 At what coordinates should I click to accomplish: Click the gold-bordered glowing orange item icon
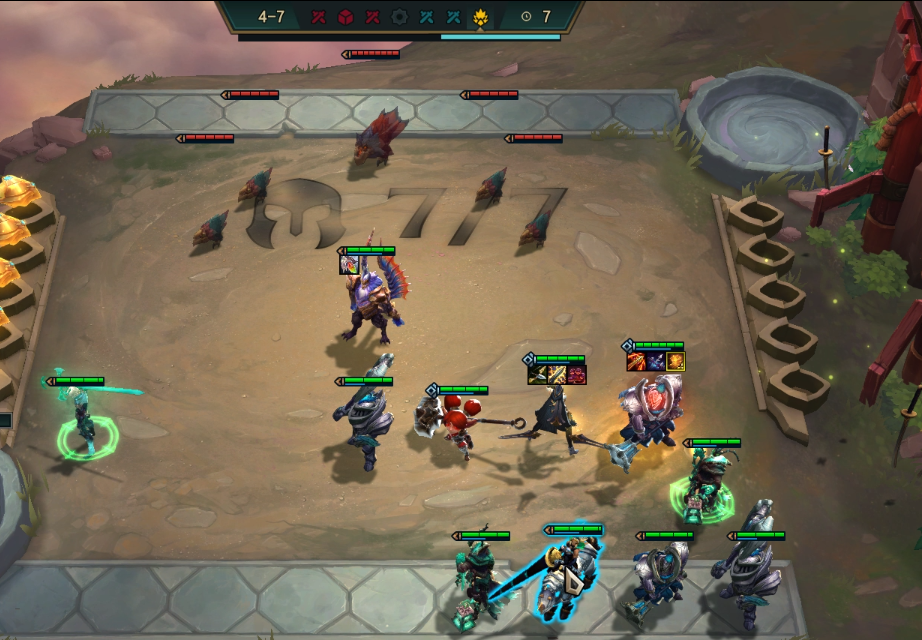(676, 361)
